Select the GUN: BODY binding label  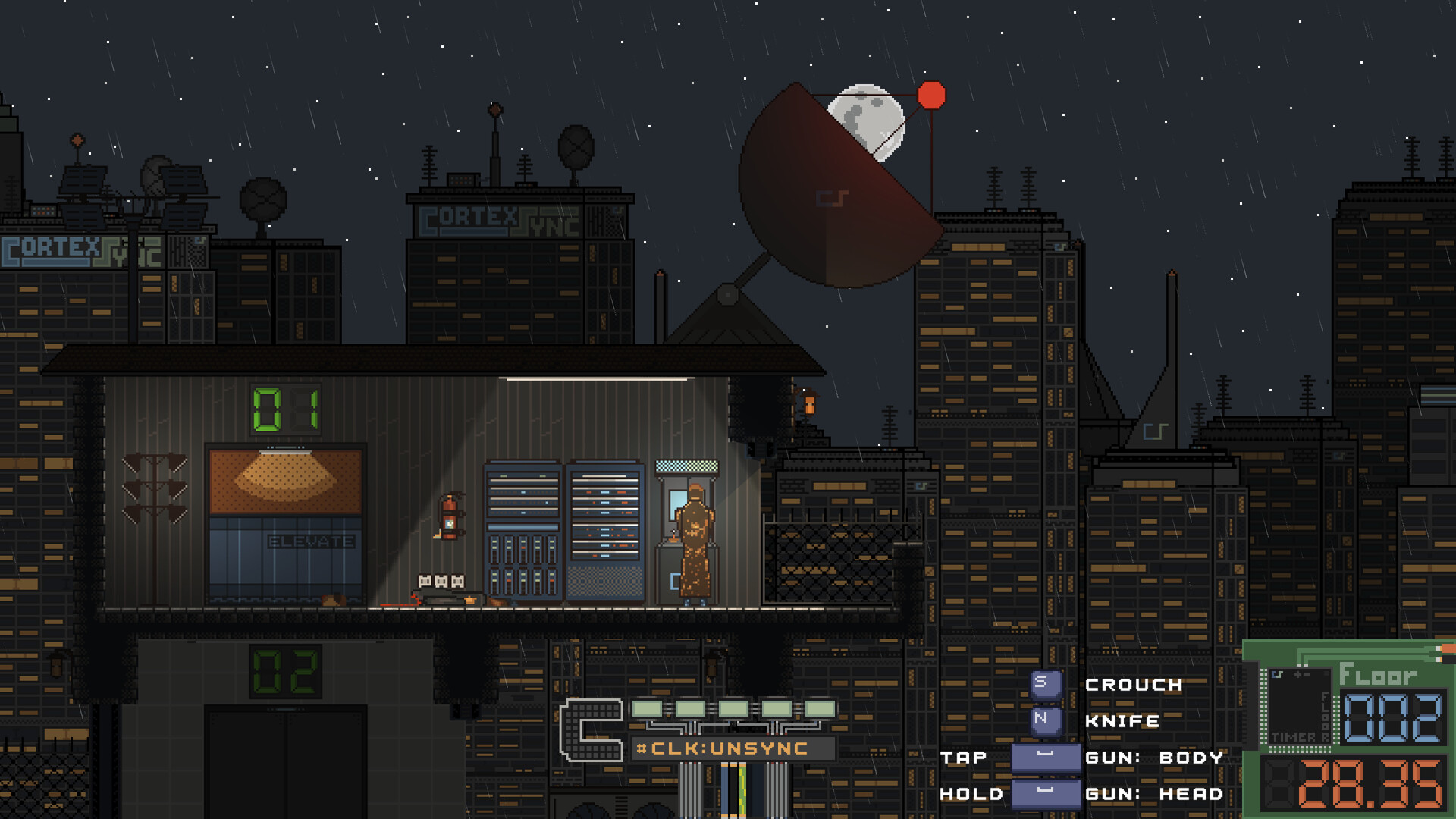click(1153, 758)
